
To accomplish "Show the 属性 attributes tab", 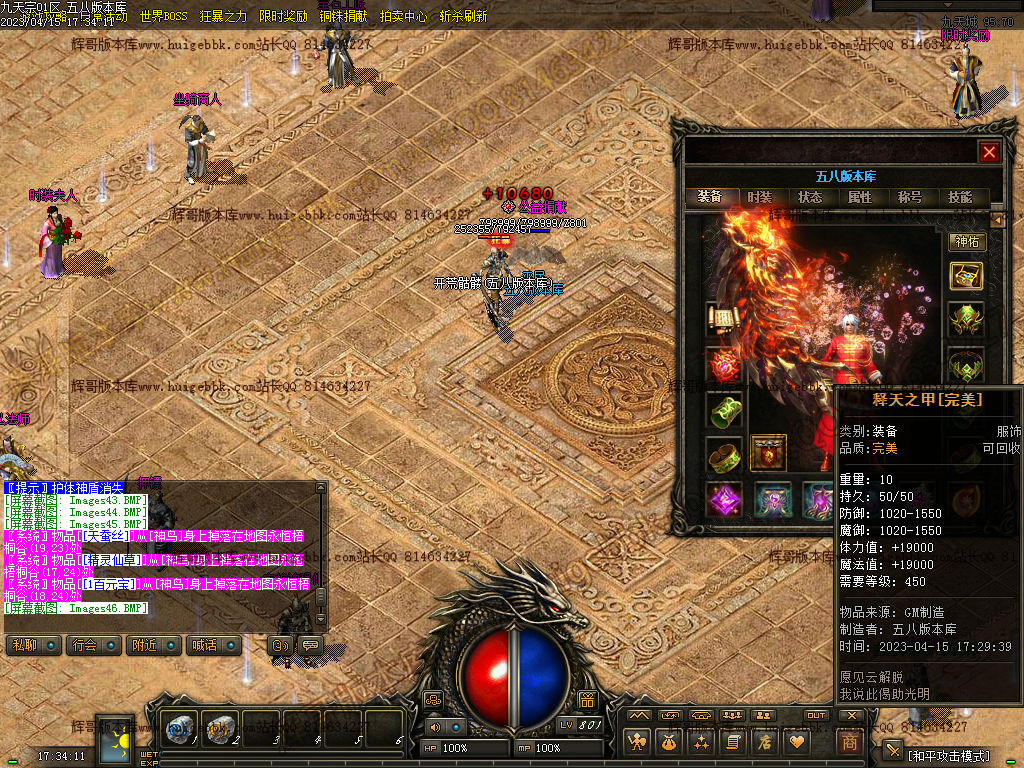I will pos(860,197).
